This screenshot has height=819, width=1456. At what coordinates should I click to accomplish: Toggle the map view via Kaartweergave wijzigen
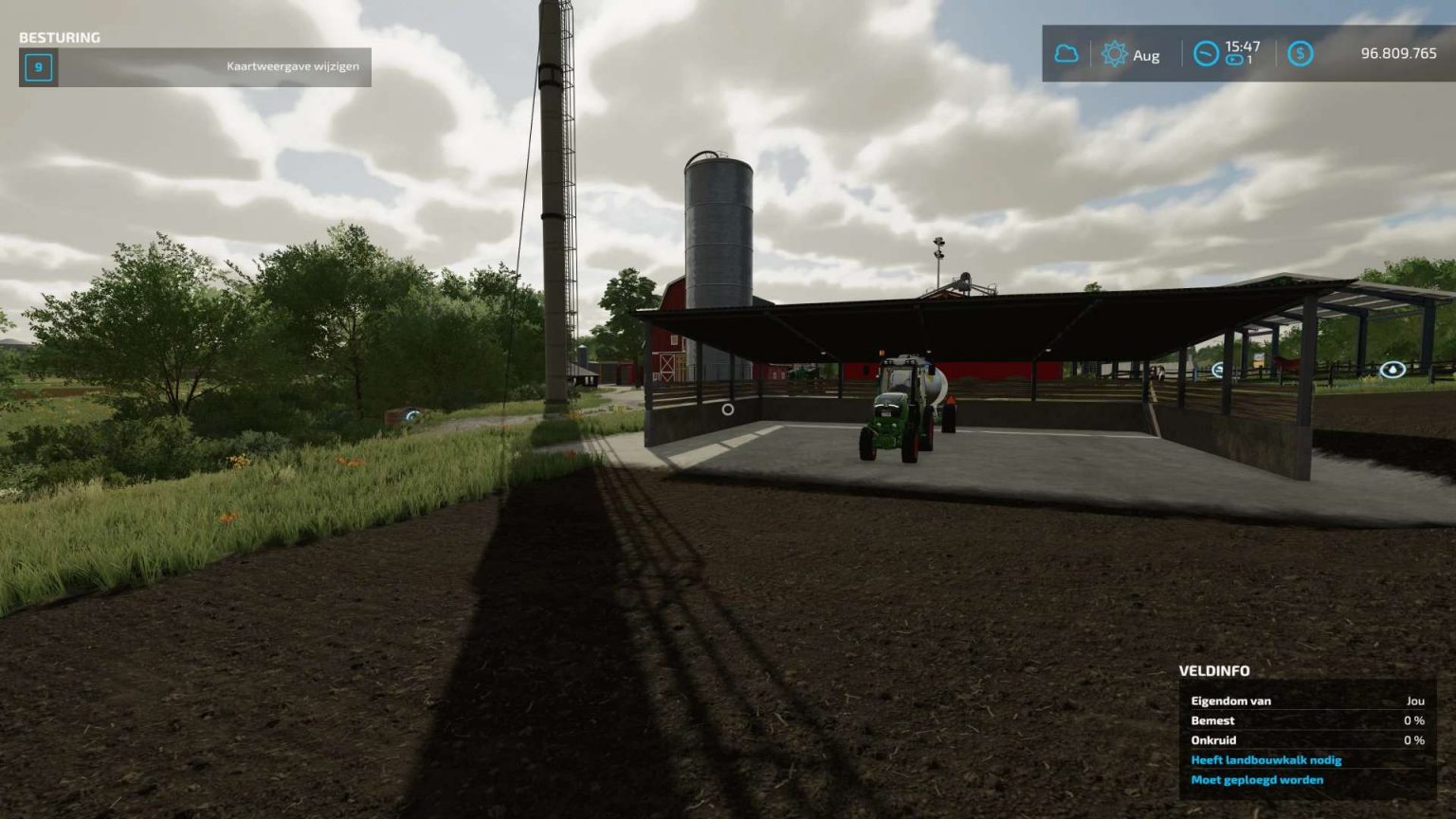click(x=291, y=67)
